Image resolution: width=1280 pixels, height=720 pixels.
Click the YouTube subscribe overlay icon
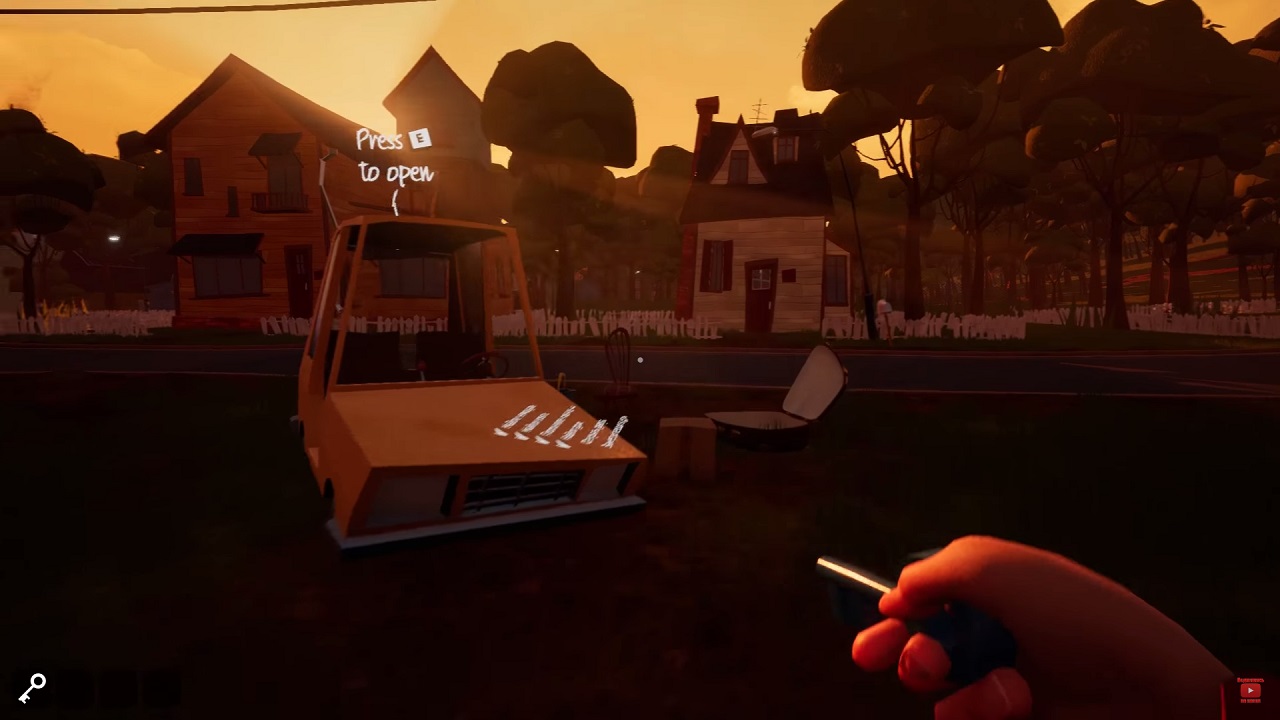(1250, 690)
